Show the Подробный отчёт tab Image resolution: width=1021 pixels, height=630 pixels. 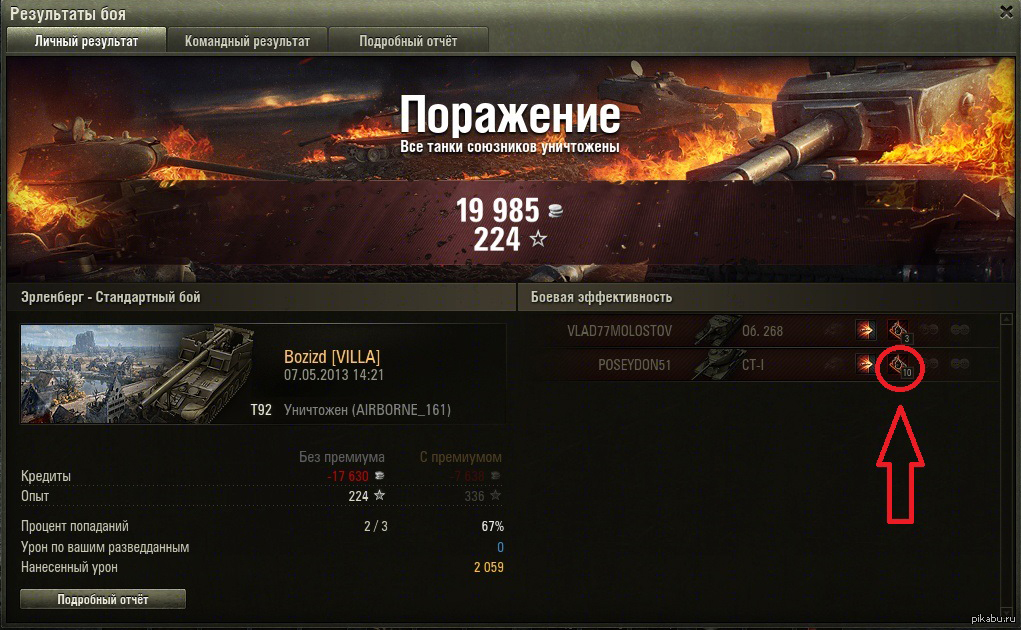pyautogui.click(x=408, y=41)
